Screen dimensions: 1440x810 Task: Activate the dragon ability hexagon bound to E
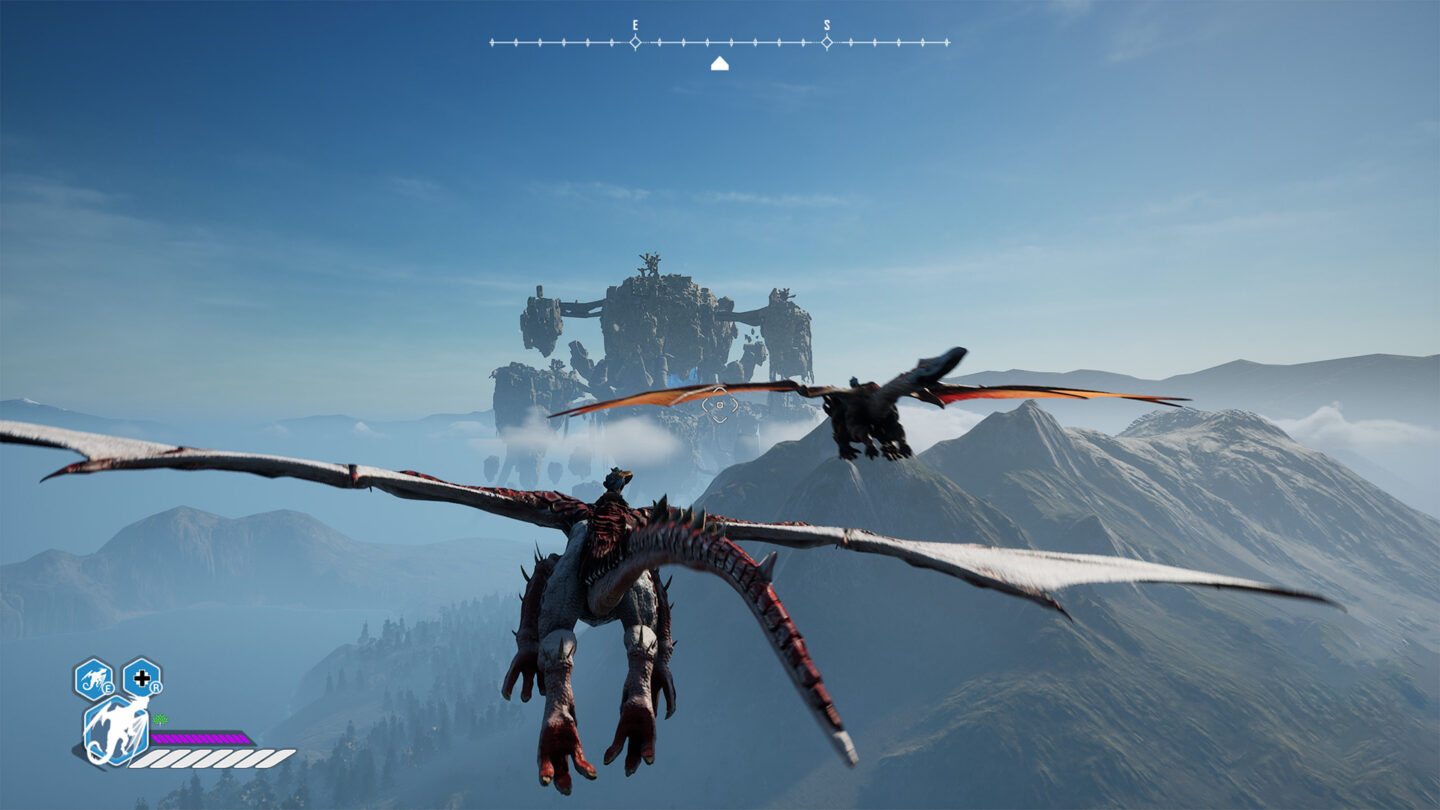(x=95, y=678)
